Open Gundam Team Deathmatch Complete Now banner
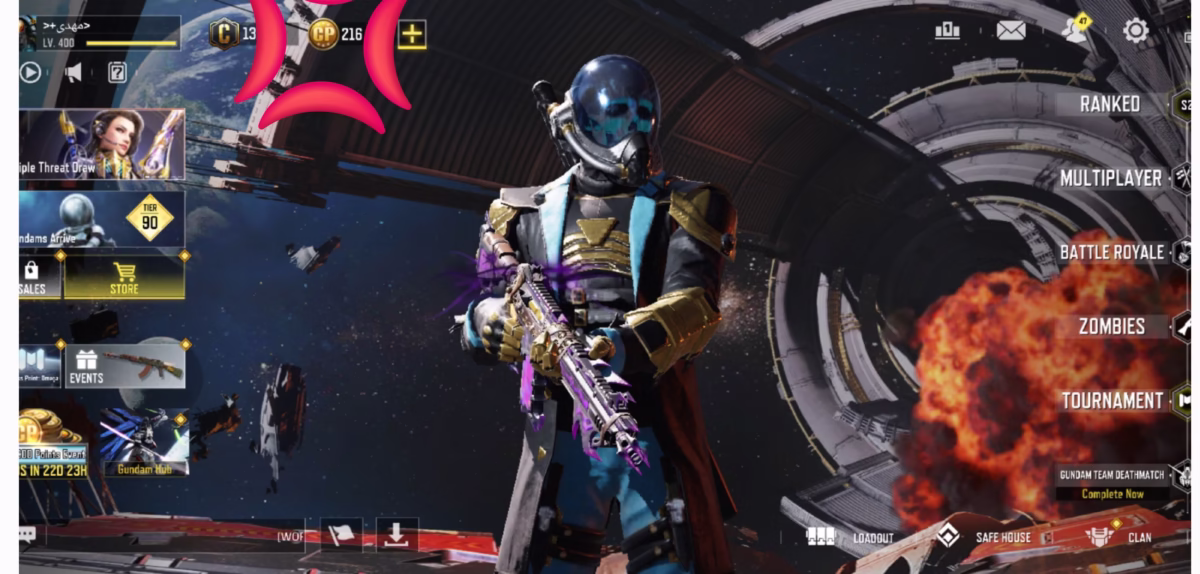1200x574 pixels. click(1113, 483)
